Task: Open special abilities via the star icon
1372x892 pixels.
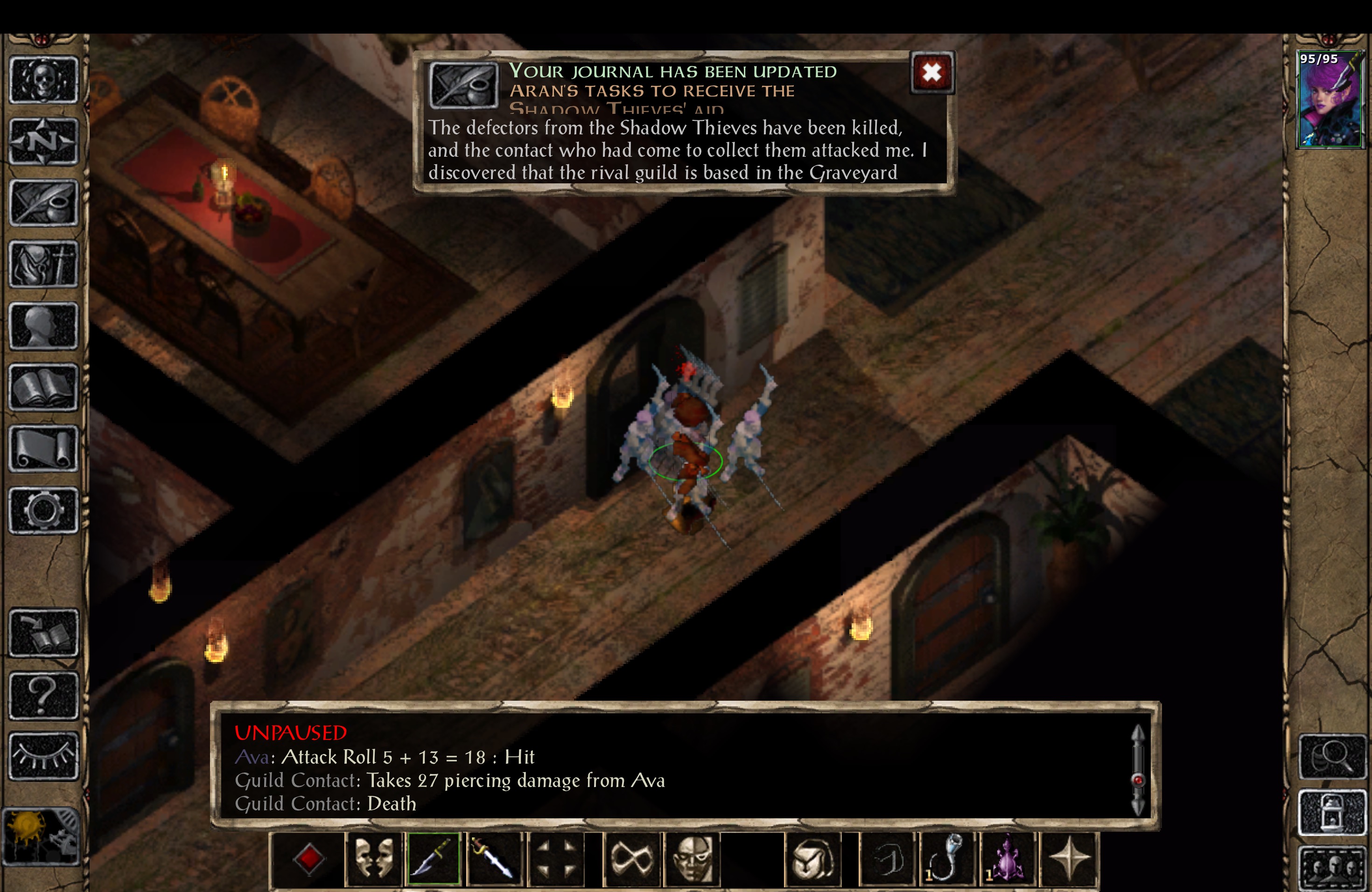Action: [x=1070, y=858]
